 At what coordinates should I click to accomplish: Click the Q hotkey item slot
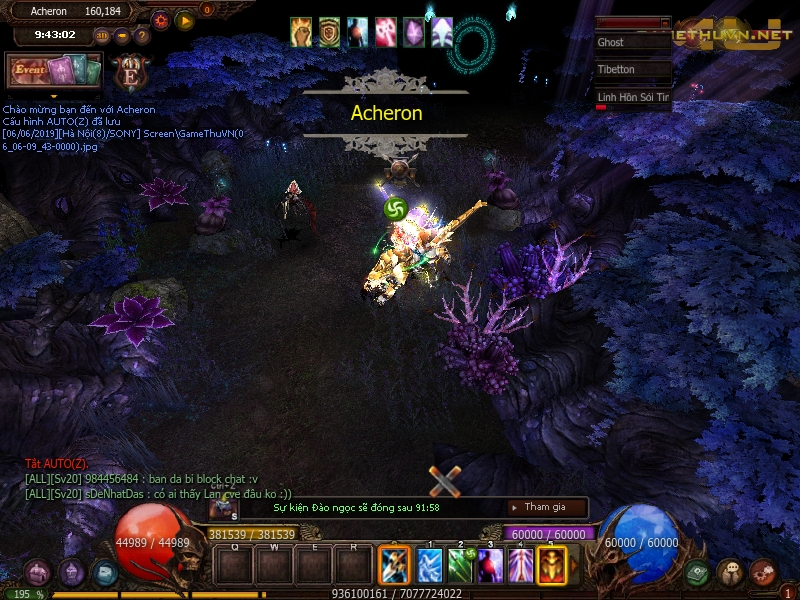(235, 566)
